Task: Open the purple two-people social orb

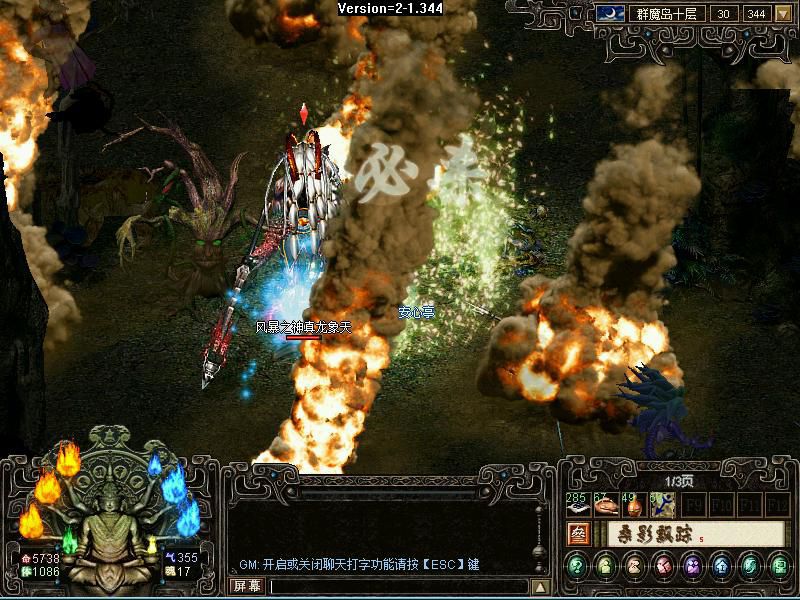Action: tap(693, 567)
